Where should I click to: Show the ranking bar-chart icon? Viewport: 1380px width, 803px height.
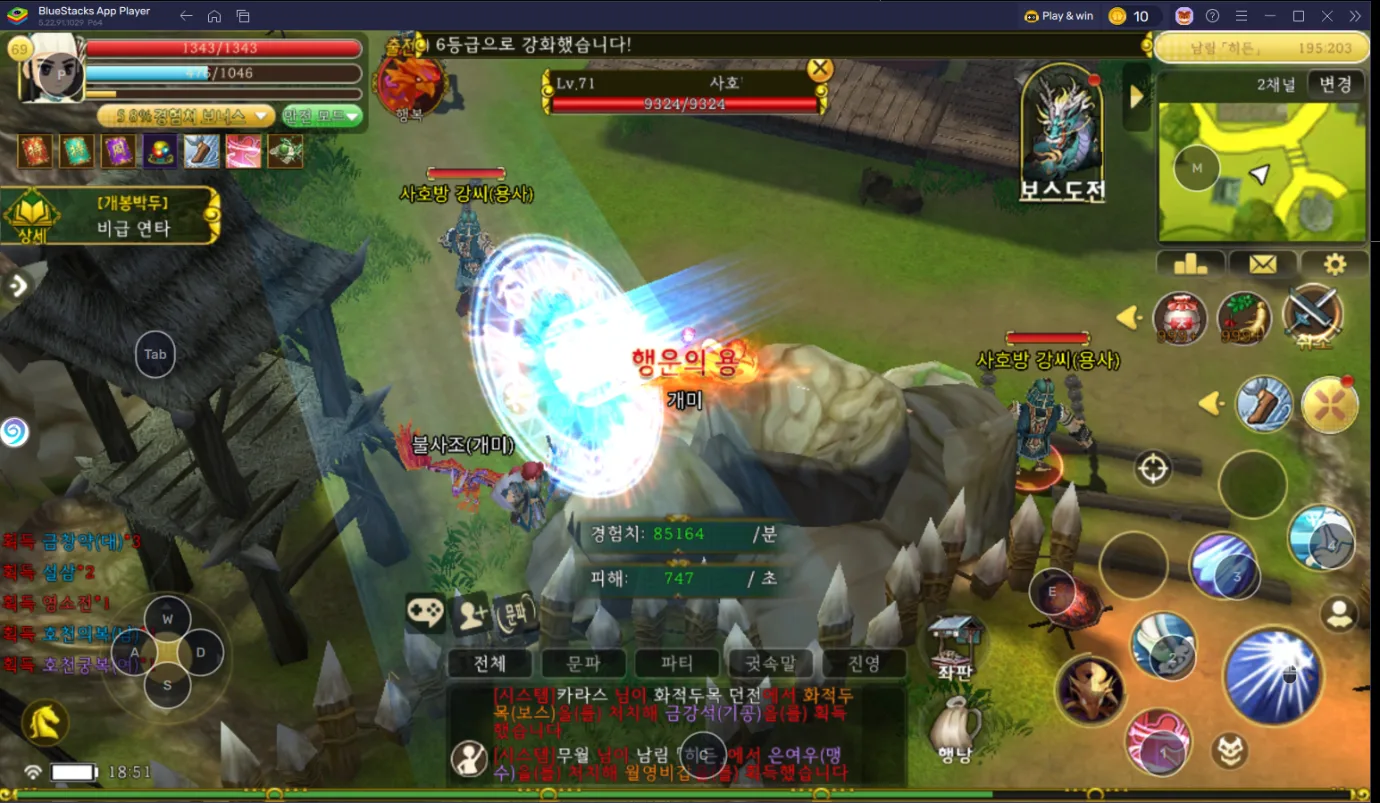pyautogui.click(x=1190, y=264)
